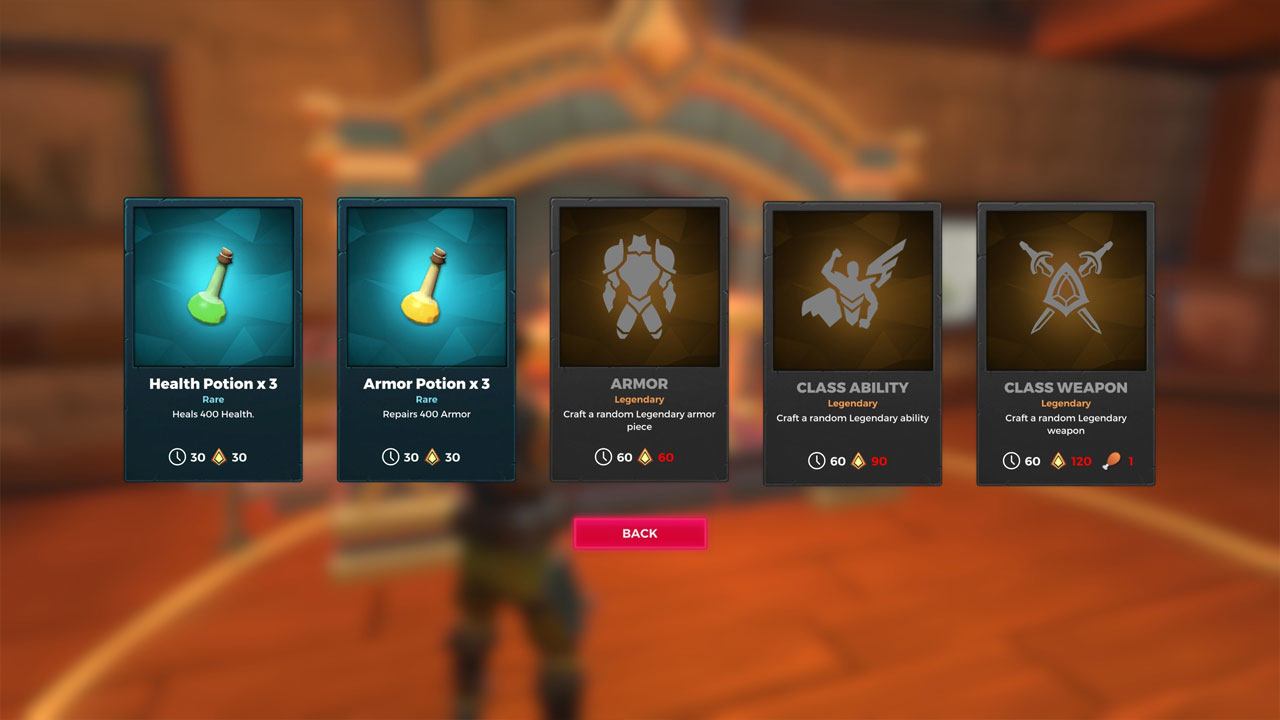
Task: Click the clock icon on the Class Weapon card
Action: tap(1014, 461)
